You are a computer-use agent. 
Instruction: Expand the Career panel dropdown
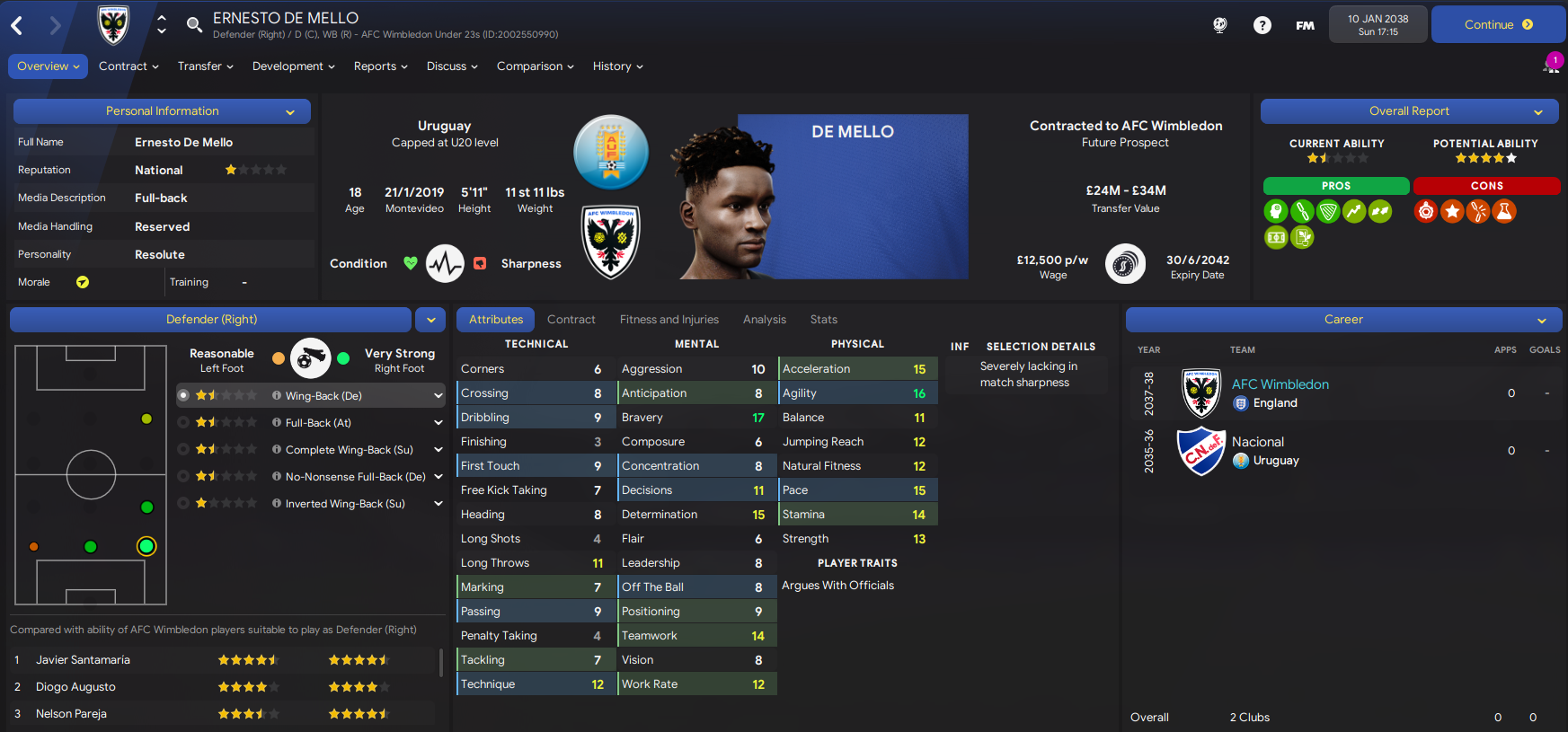1541,321
